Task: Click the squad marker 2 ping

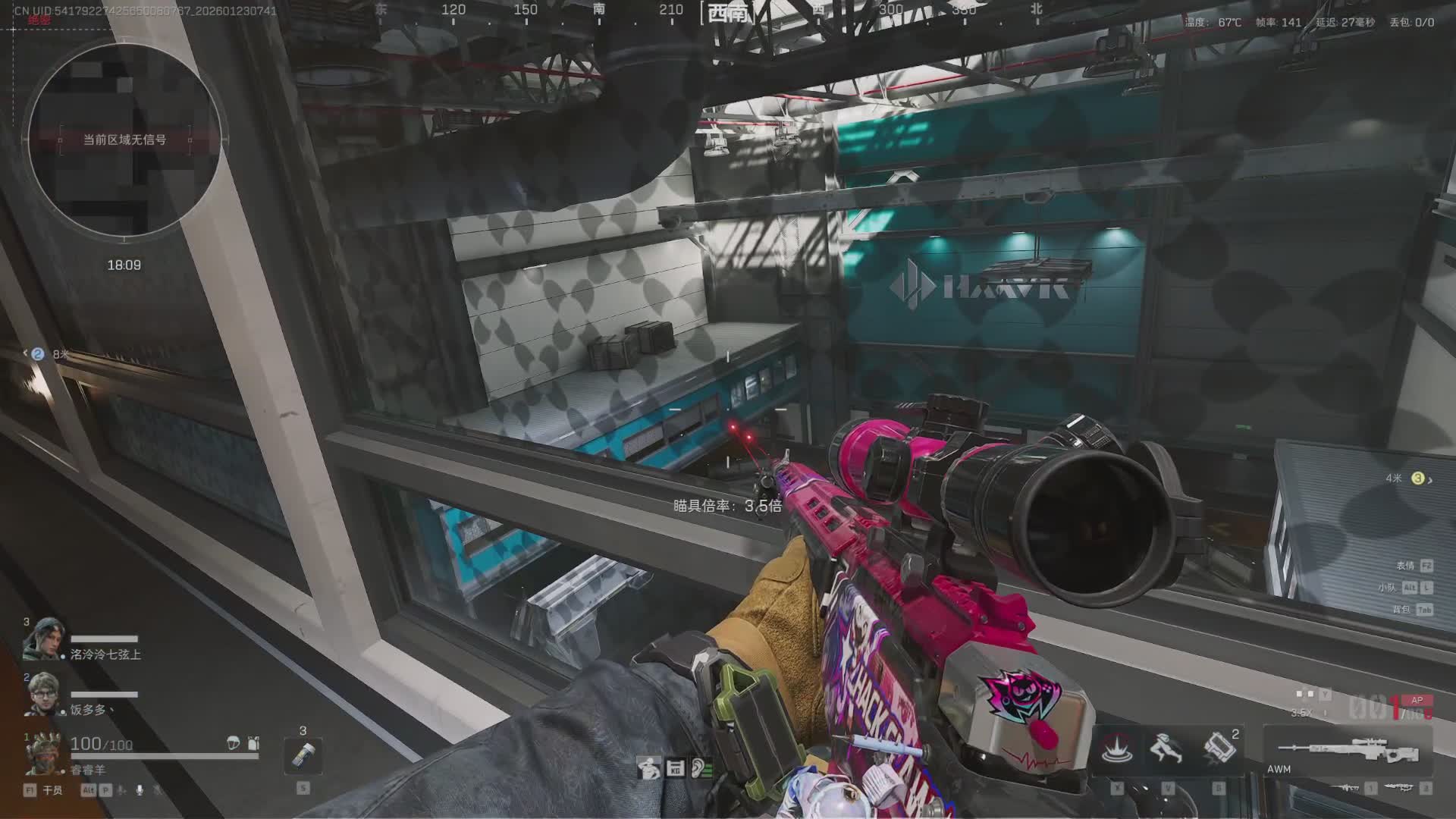Action: [x=38, y=353]
